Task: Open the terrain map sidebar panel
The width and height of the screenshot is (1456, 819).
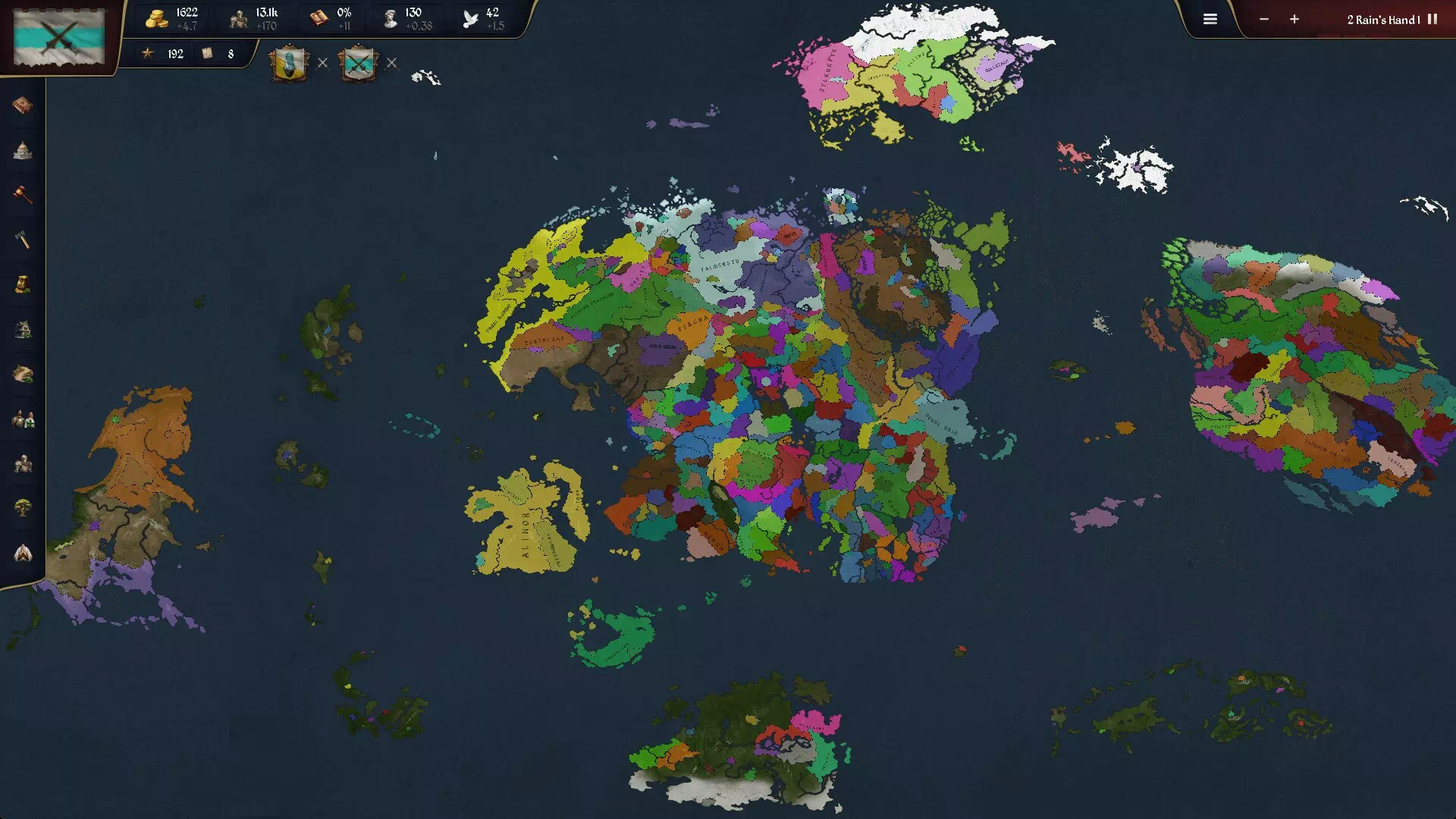Action: [23, 374]
